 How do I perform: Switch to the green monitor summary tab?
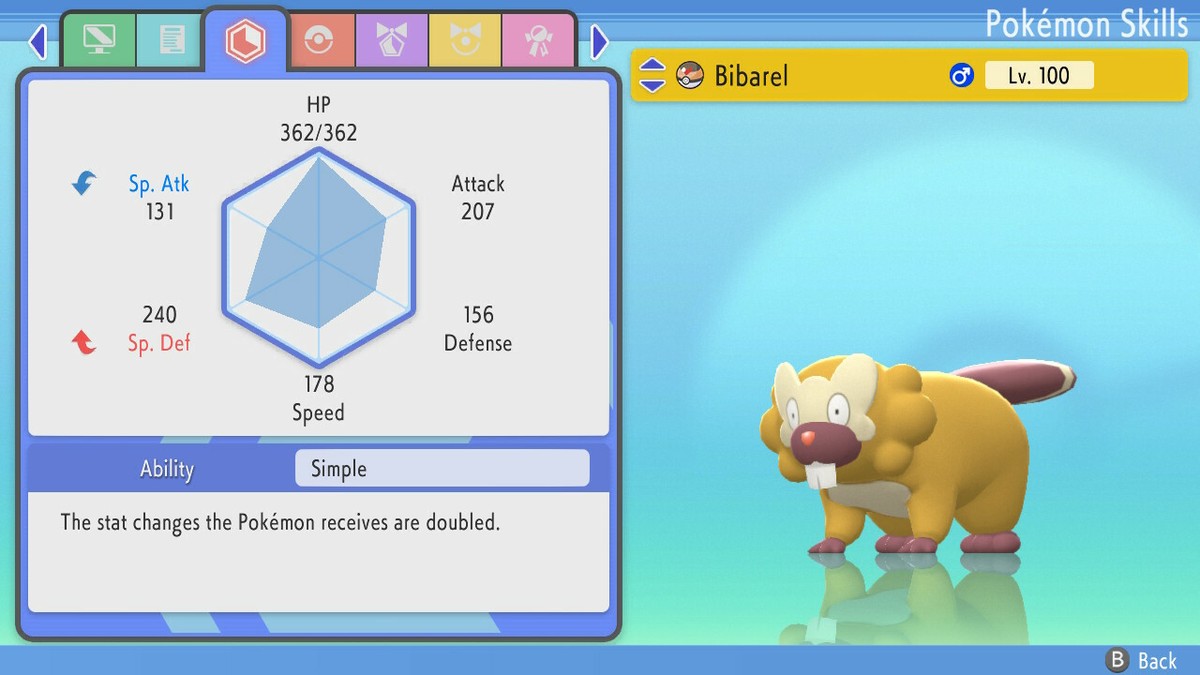pyautogui.click(x=99, y=41)
